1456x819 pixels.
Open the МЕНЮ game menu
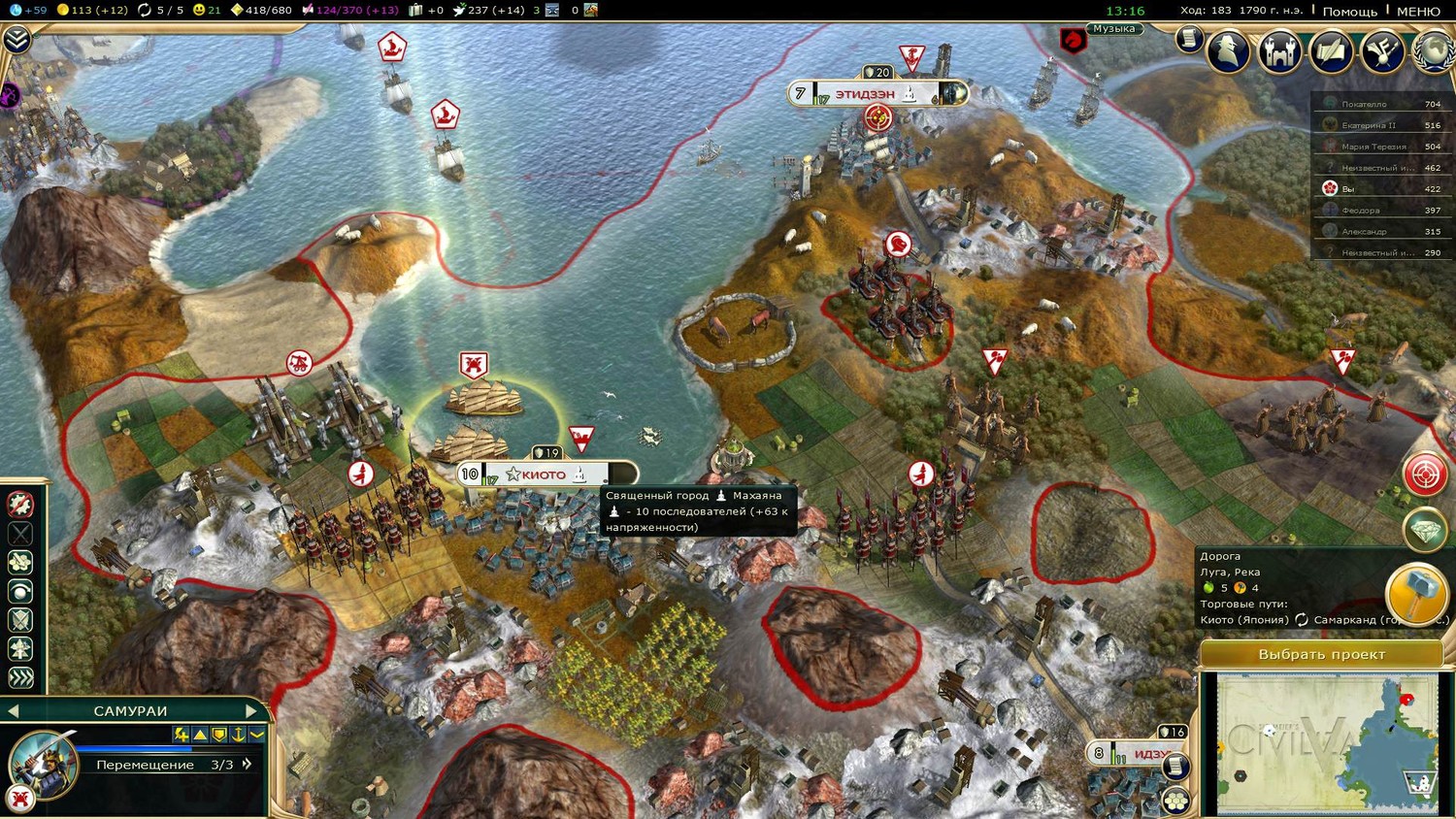coord(1418,11)
